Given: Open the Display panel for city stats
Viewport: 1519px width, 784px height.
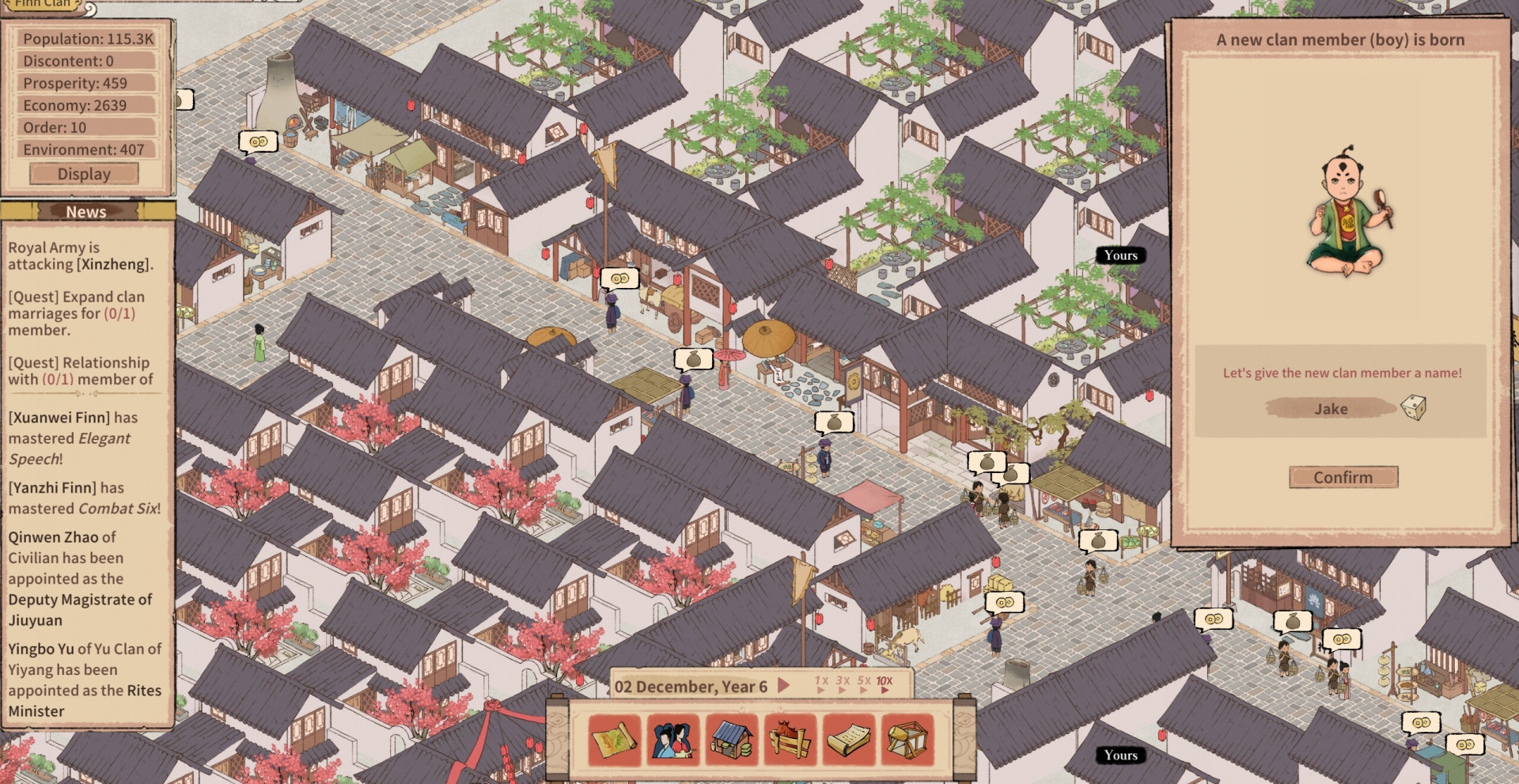Looking at the screenshot, I should click(x=84, y=174).
